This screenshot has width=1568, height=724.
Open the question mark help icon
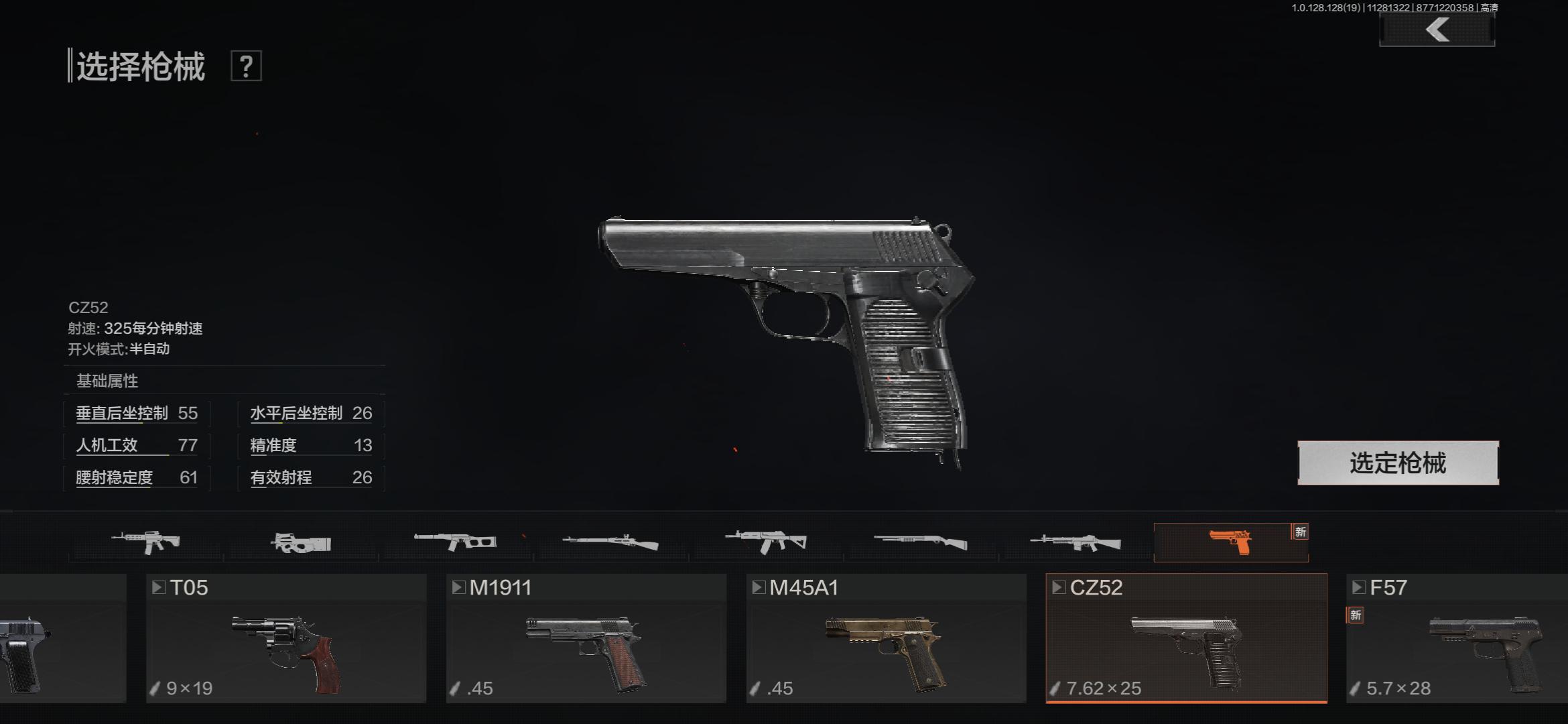coord(246,66)
